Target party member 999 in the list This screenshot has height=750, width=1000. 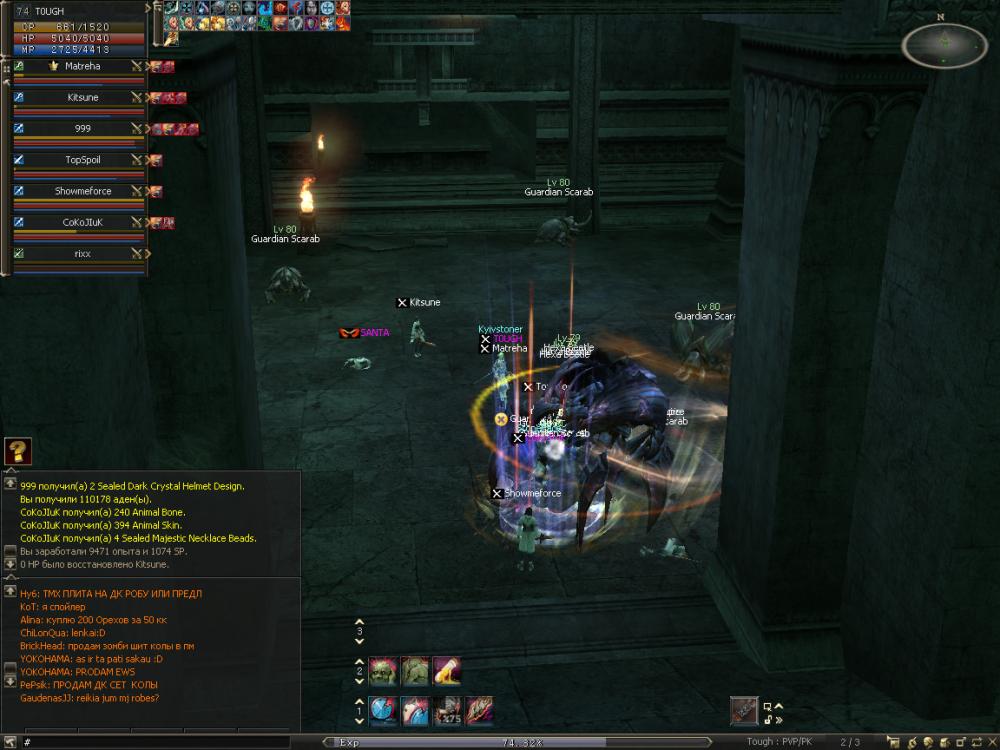coord(82,129)
